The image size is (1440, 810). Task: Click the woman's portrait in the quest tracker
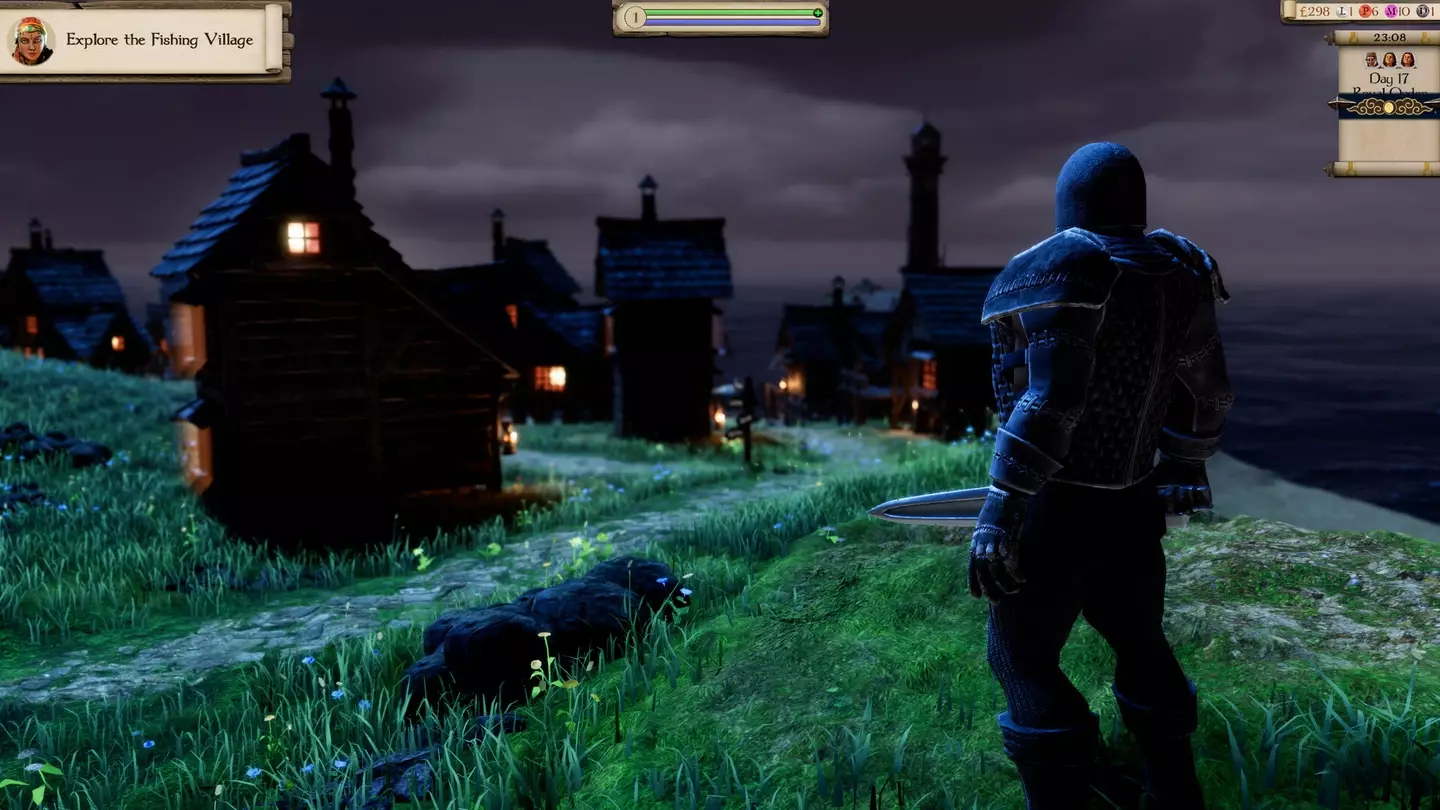[x=31, y=40]
